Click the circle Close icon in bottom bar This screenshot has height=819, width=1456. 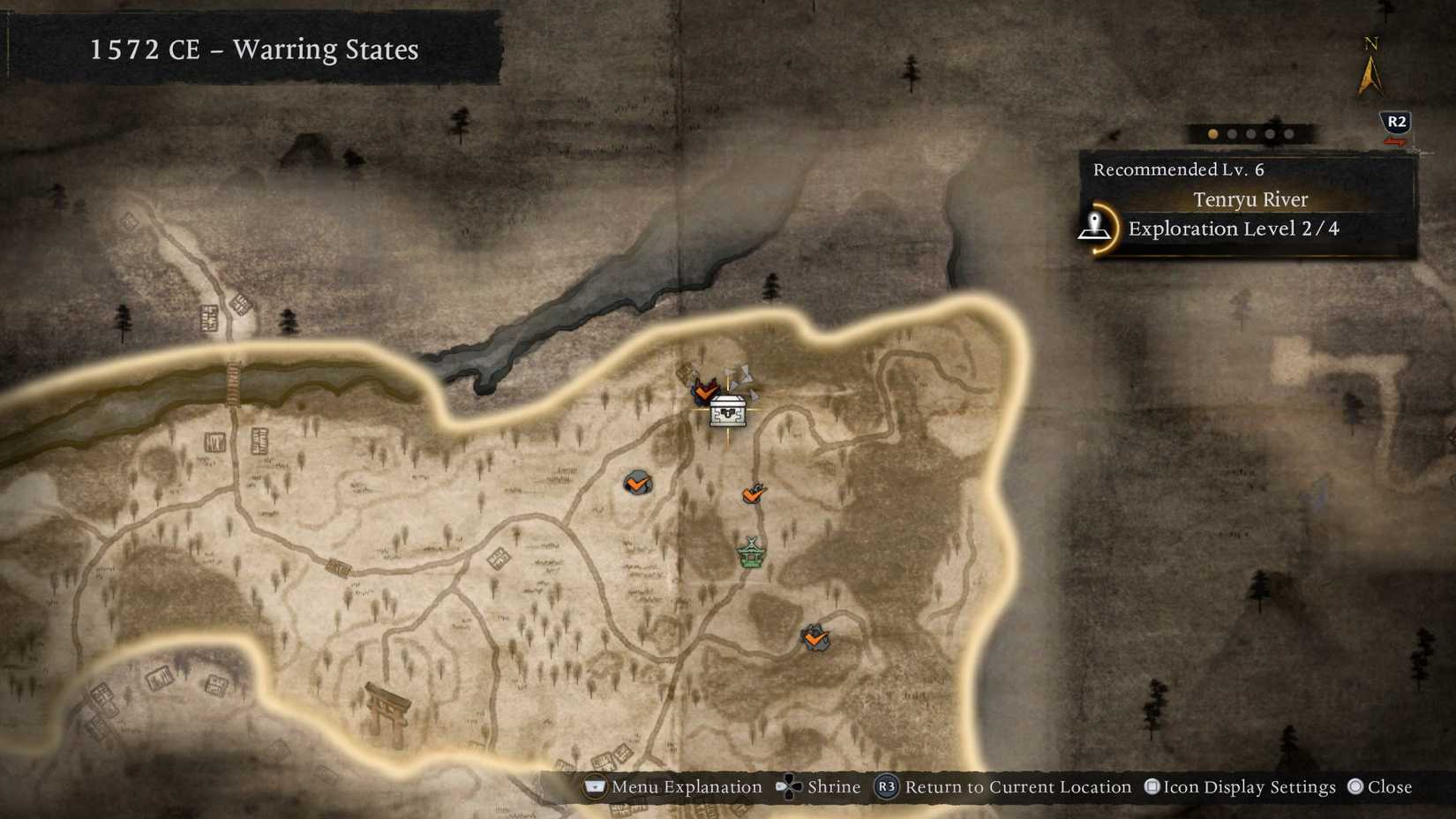(1355, 786)
